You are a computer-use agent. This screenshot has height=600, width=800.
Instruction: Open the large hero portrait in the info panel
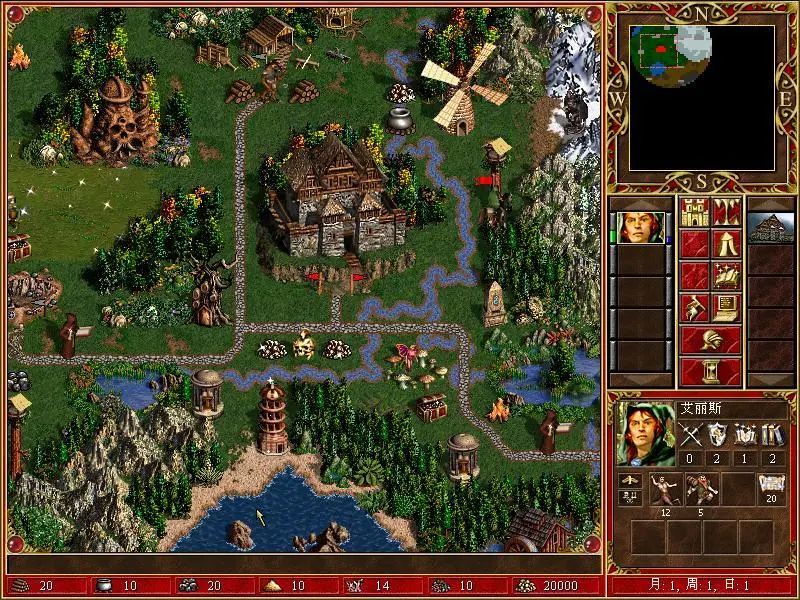coord(639,433)
